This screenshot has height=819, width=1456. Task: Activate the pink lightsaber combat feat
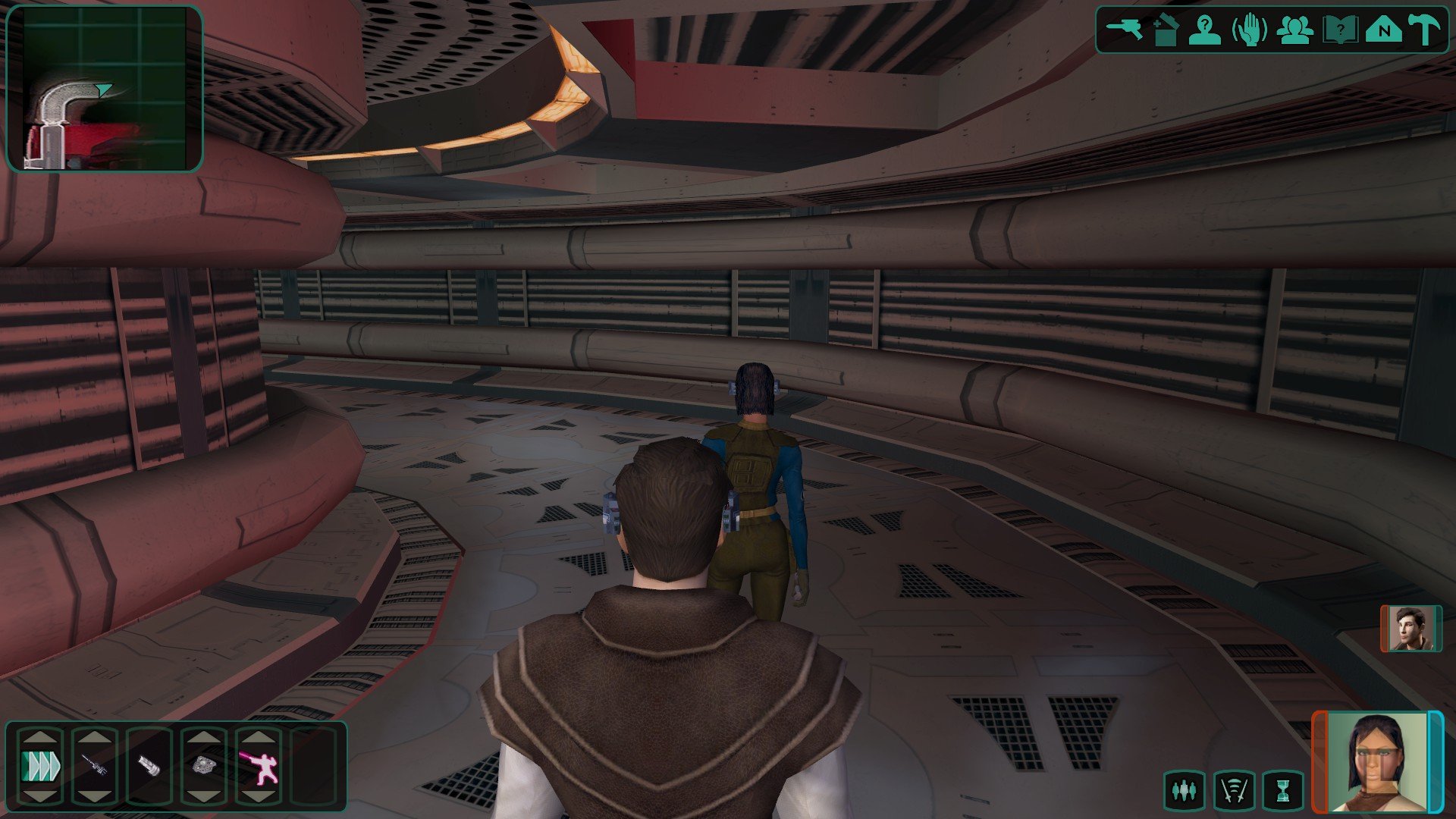[x=258, y=767]
